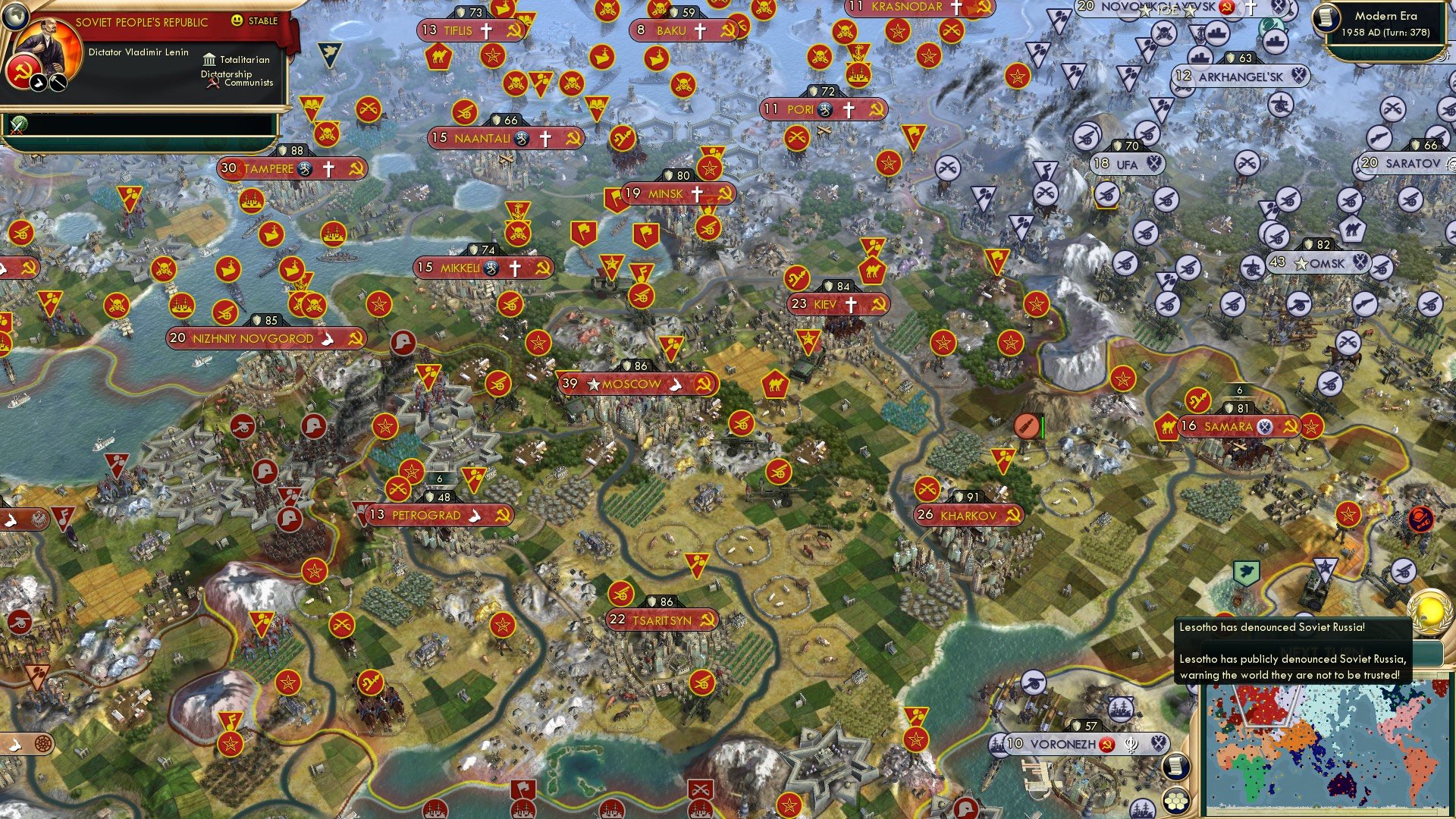Select the Totalitarian government building icon

[210, 61]
